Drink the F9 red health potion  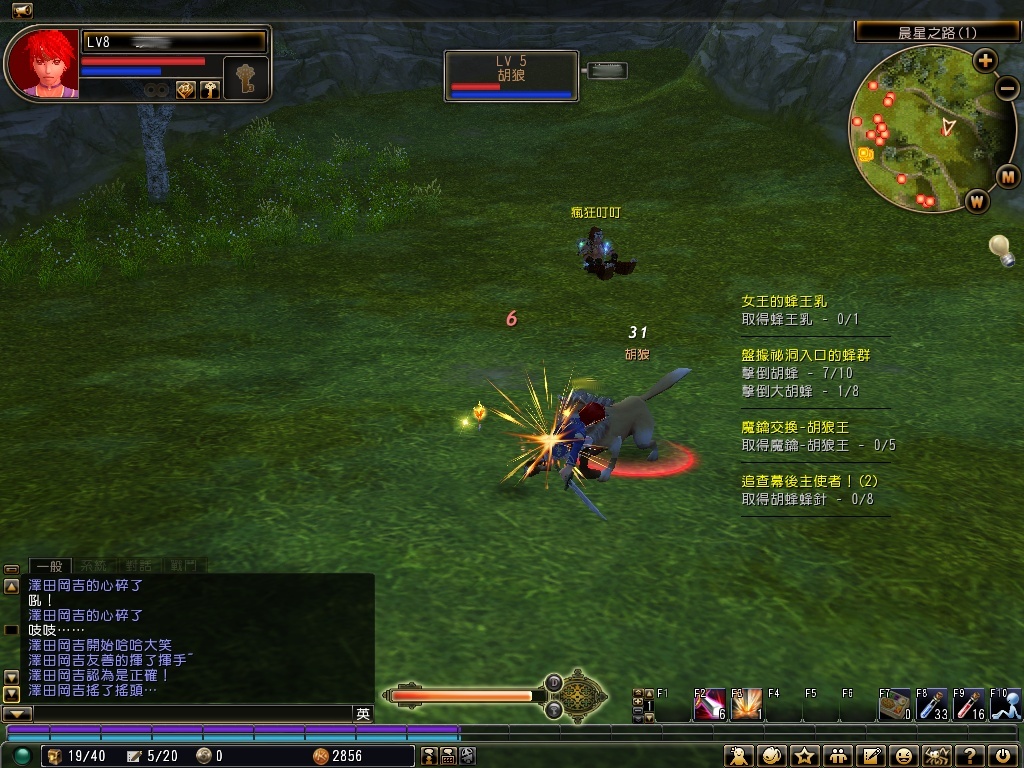[x=968, y=705]
